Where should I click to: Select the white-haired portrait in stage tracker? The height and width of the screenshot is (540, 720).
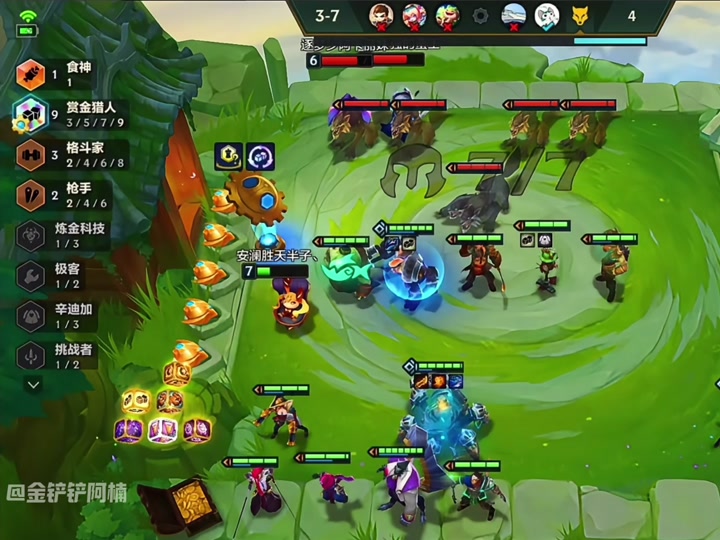(x=546, y=15)
